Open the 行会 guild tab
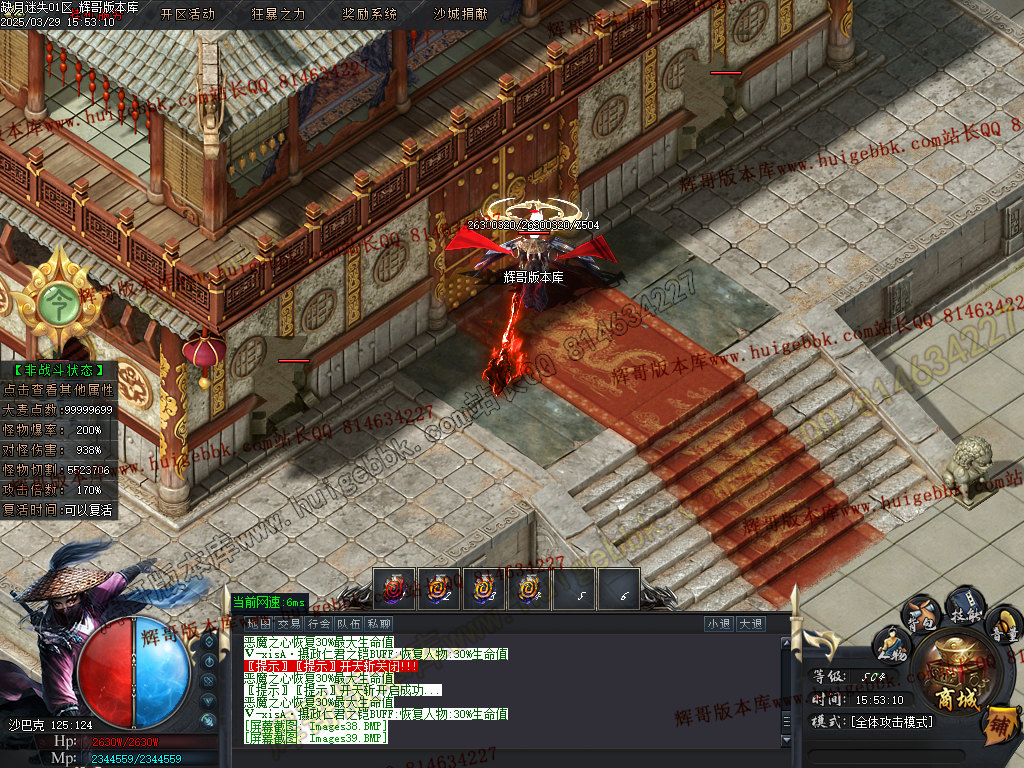The height and width of the screenshot is (768, 1024). pos(319,623)
